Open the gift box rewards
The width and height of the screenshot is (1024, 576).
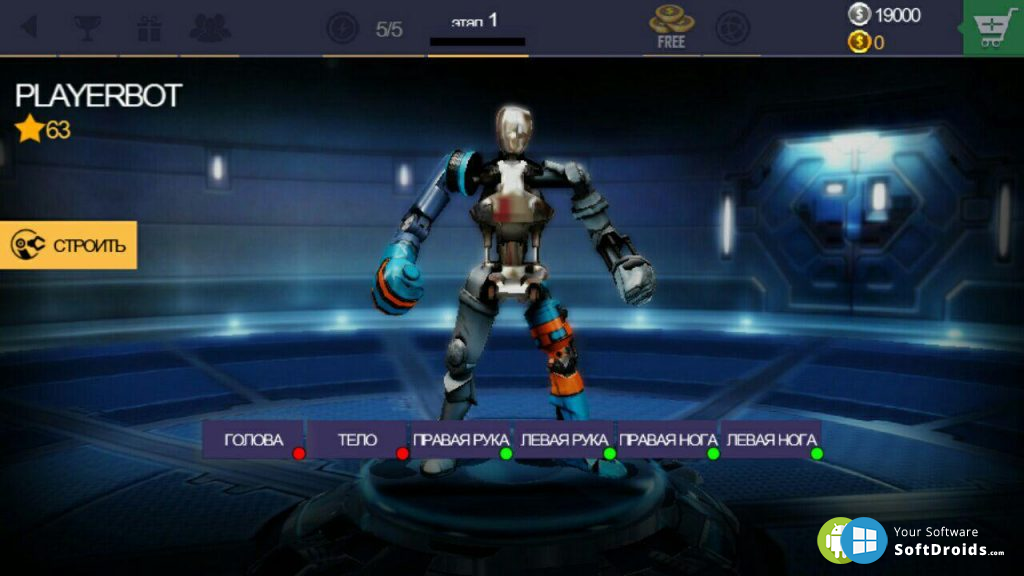[149, 27]
